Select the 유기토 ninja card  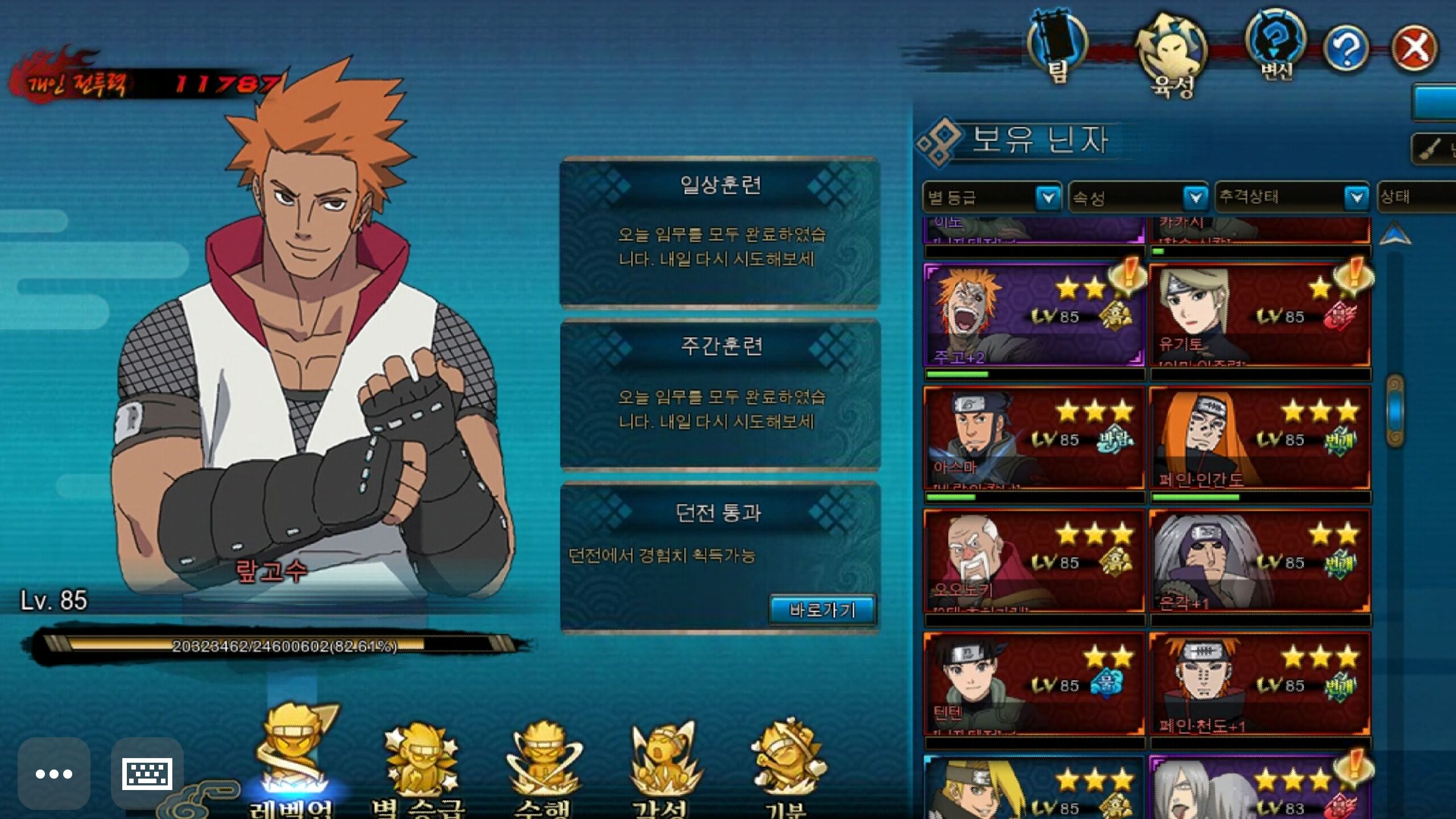[1259, 315]
